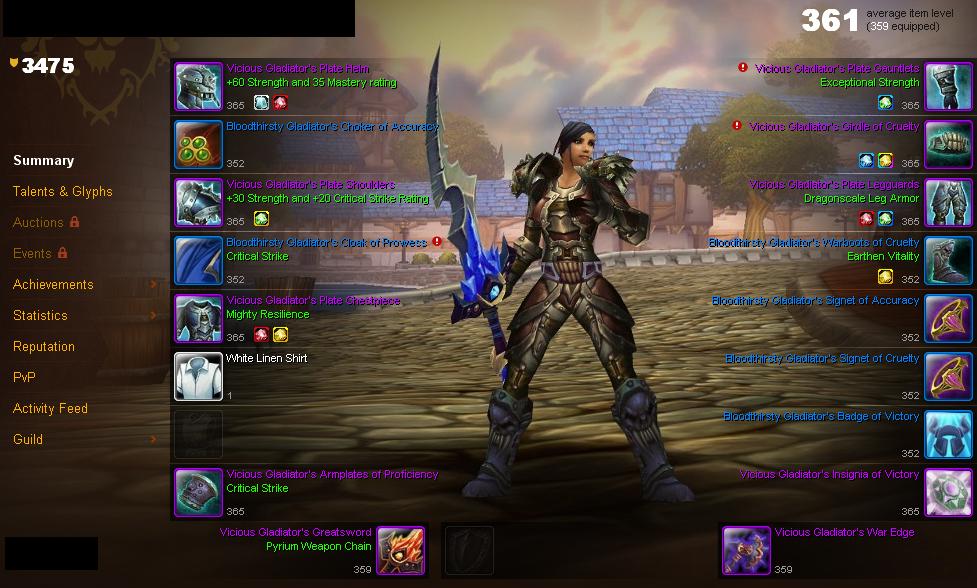Select the Vicious Gladiator's Plate Gauntlets icon

click(949, 87)
